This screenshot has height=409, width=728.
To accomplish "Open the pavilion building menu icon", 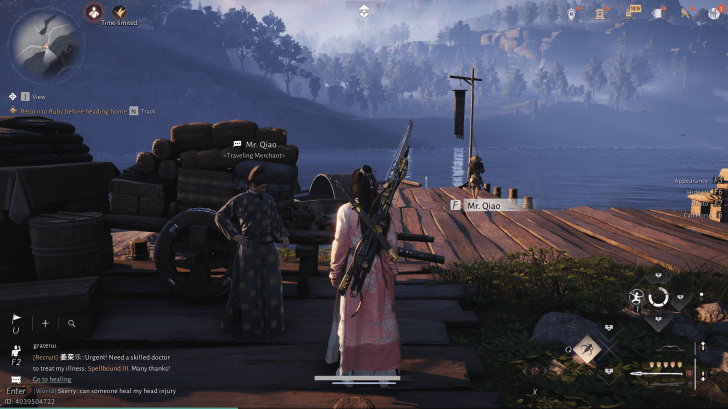I will pos(600,14).
